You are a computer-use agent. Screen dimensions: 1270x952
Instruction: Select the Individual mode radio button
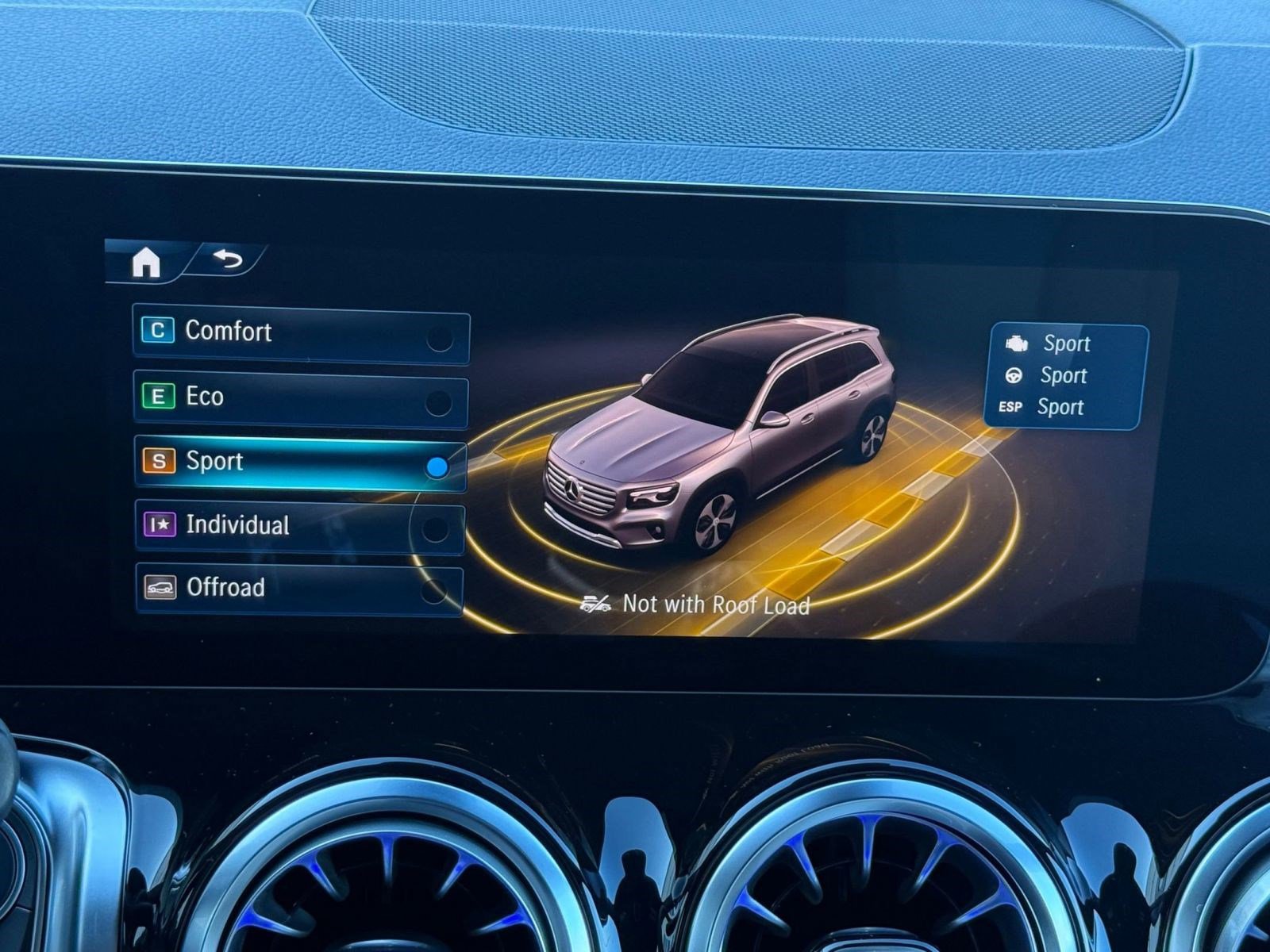pos(435,524)
